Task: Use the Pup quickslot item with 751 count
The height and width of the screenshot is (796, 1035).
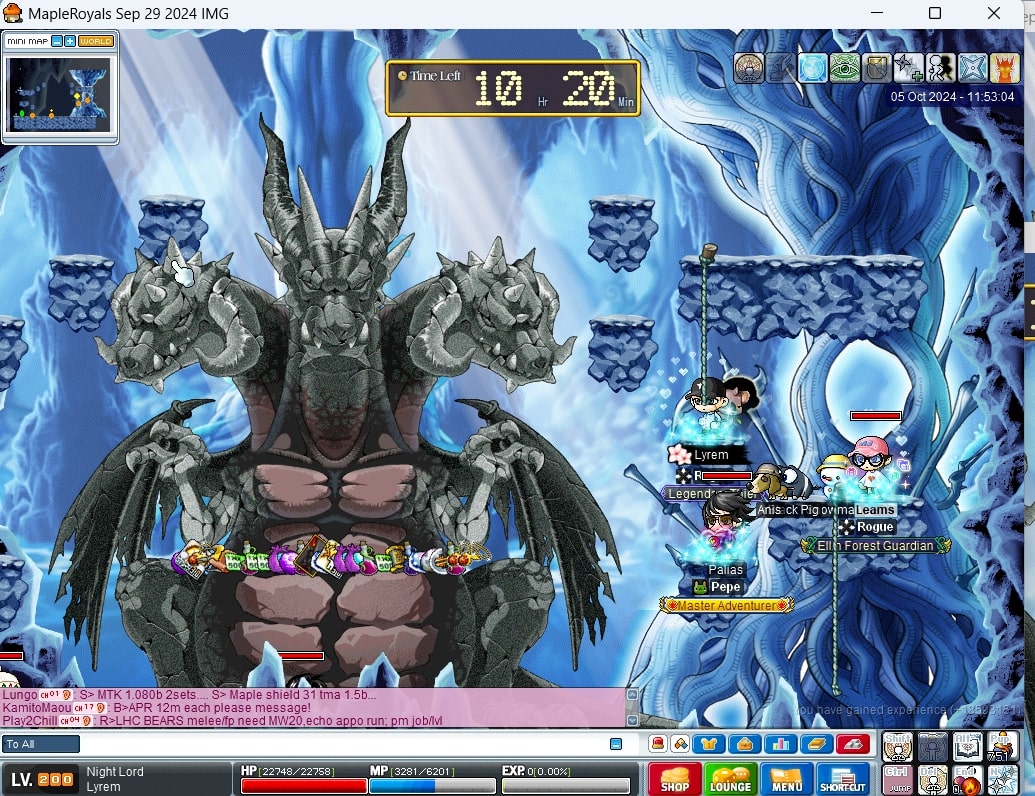Action: tap(1002, 746)
